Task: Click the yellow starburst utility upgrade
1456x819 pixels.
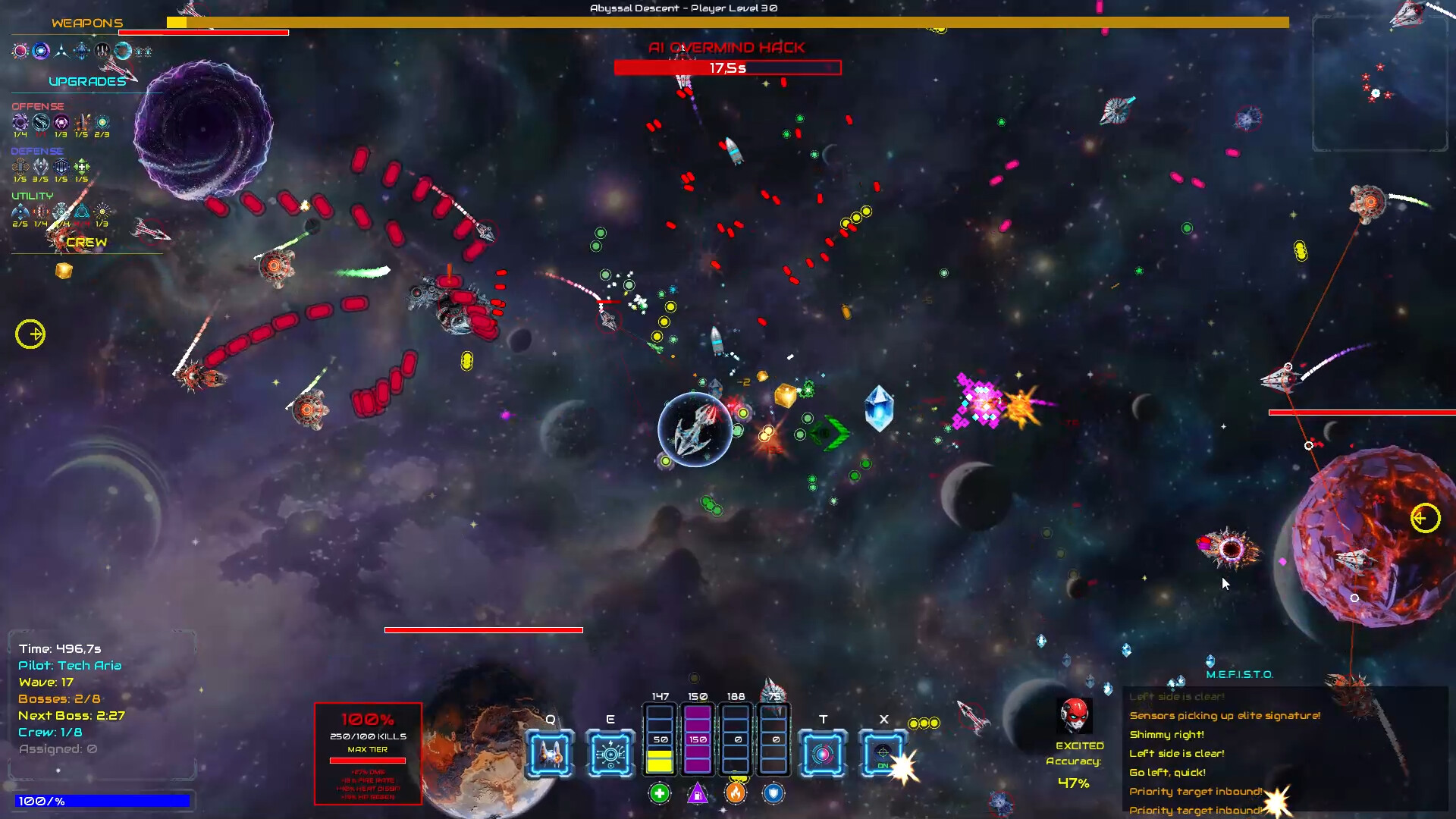Action: point(102,211)
